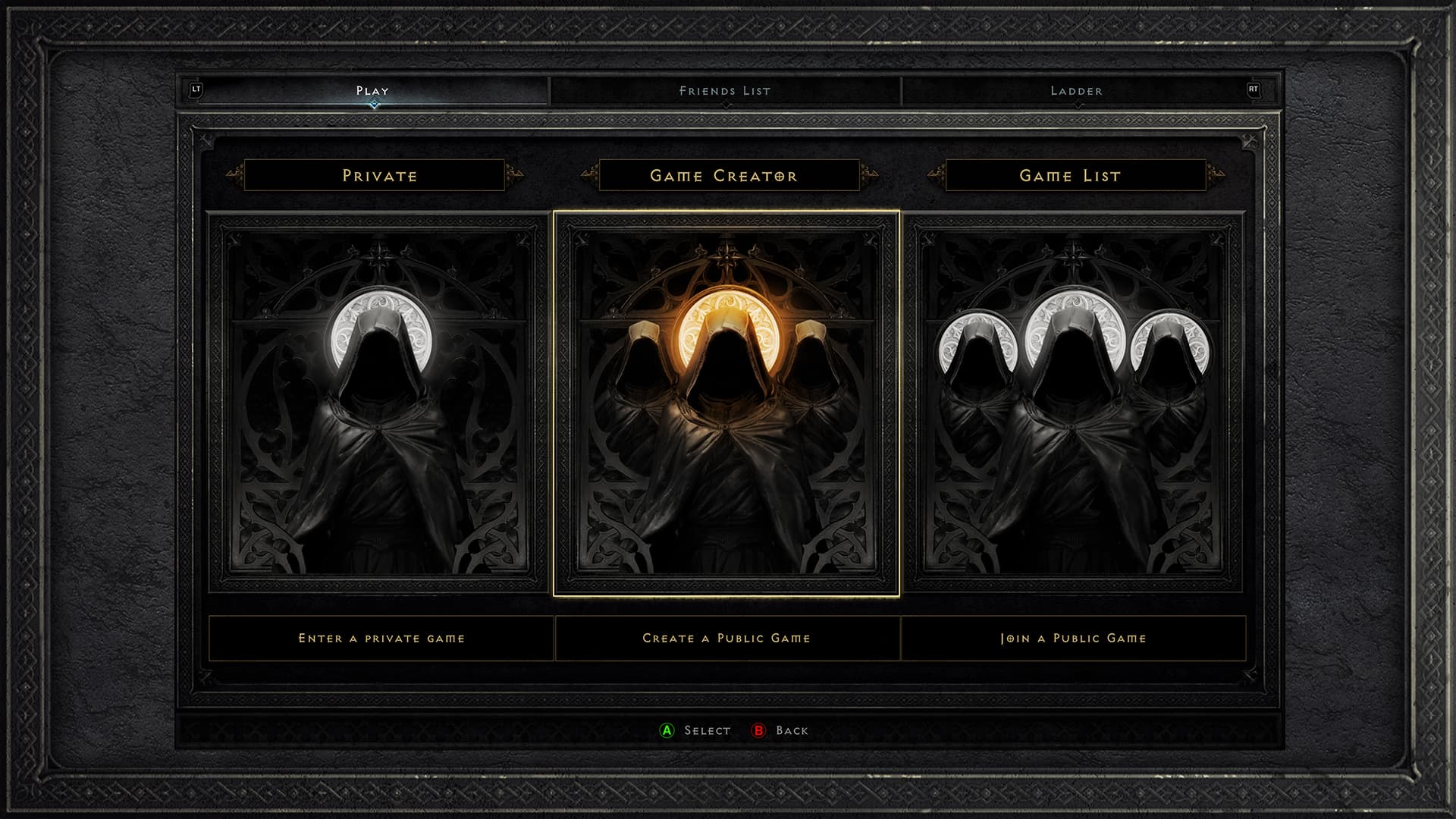Click the RT trigger icon
This screenshot has height=819, width=1456.
(1255, 89)
